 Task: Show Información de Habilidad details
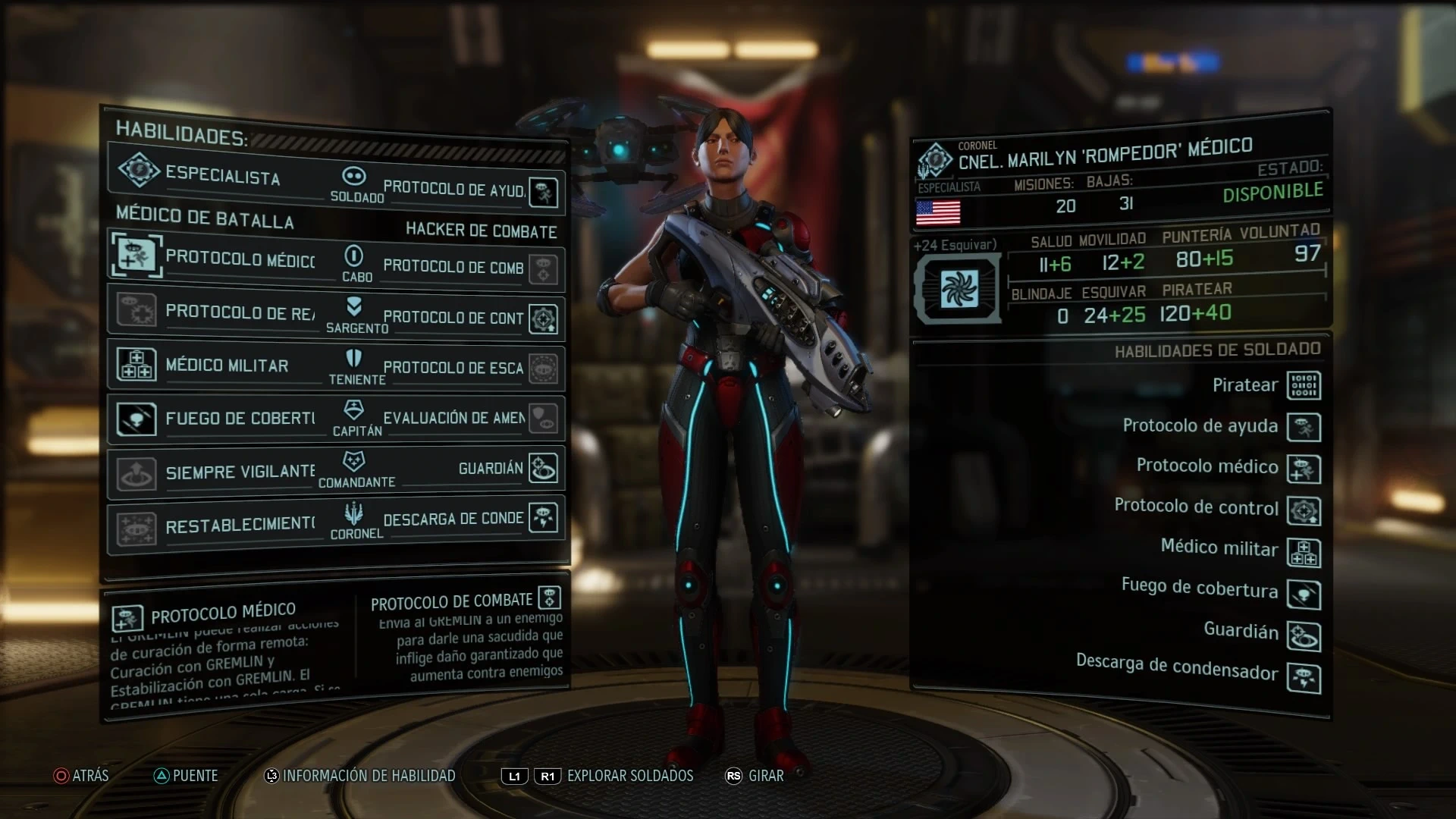coord(359,776)
